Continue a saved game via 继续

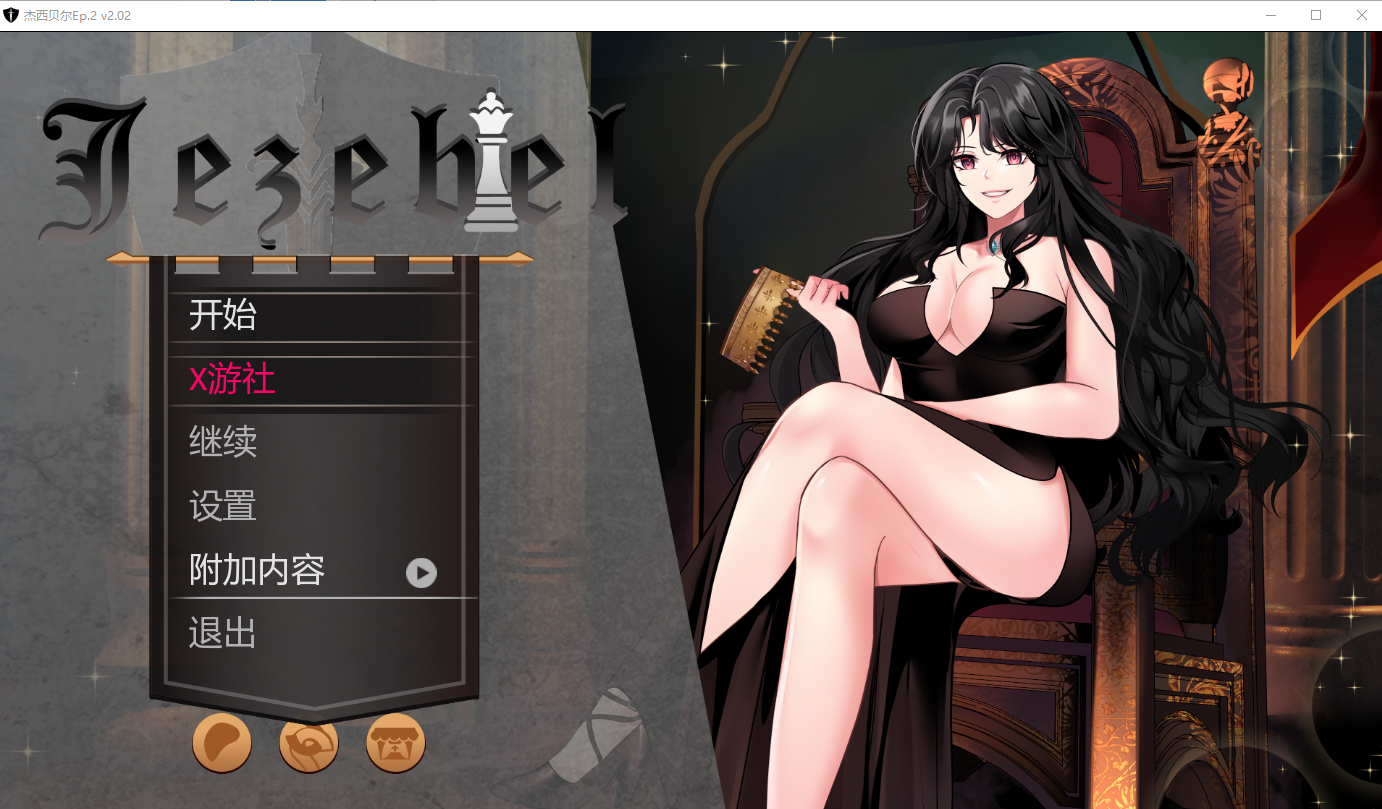(x=222, y=443)
